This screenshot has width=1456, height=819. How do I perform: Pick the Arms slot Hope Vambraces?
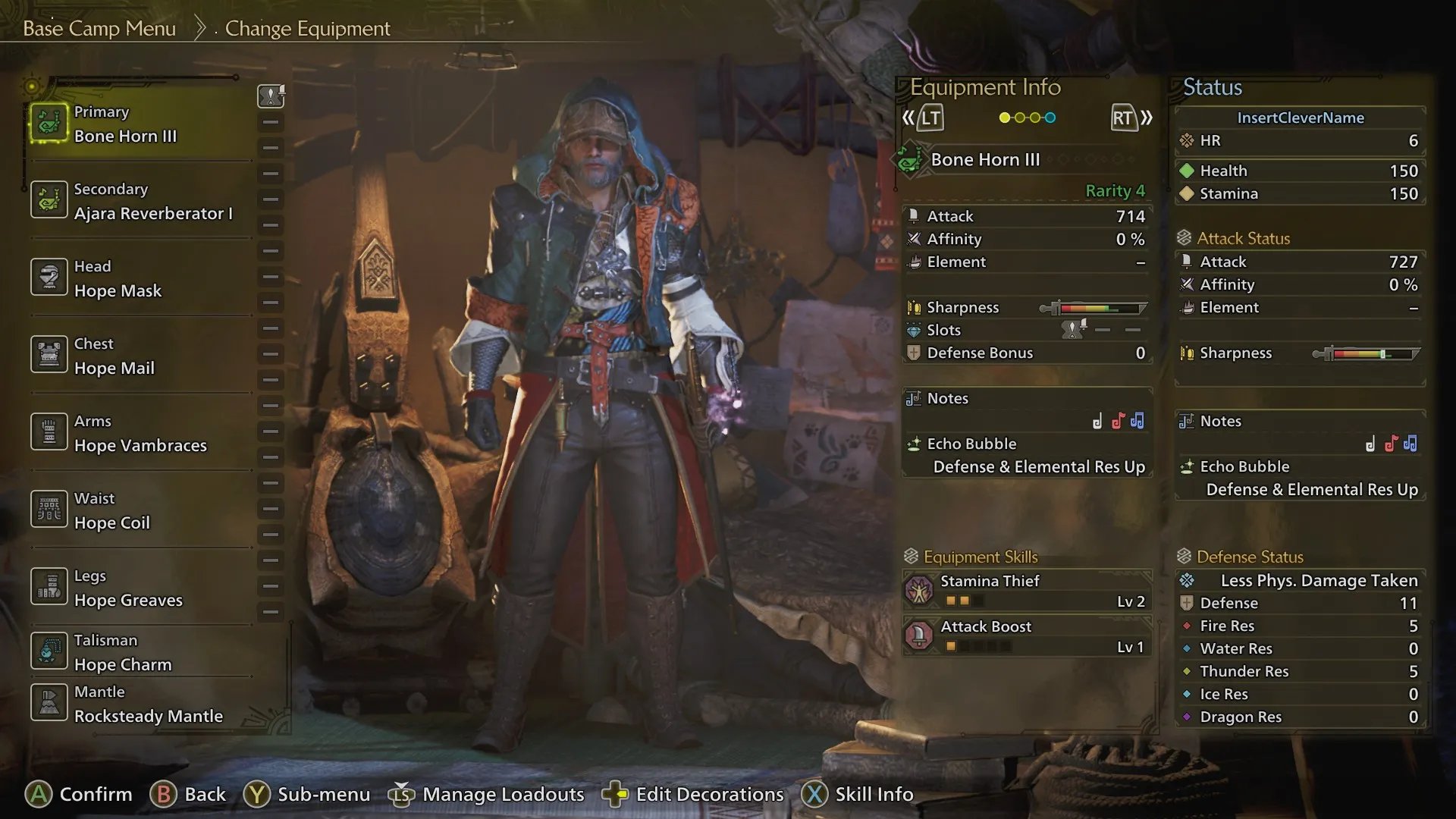140,434
